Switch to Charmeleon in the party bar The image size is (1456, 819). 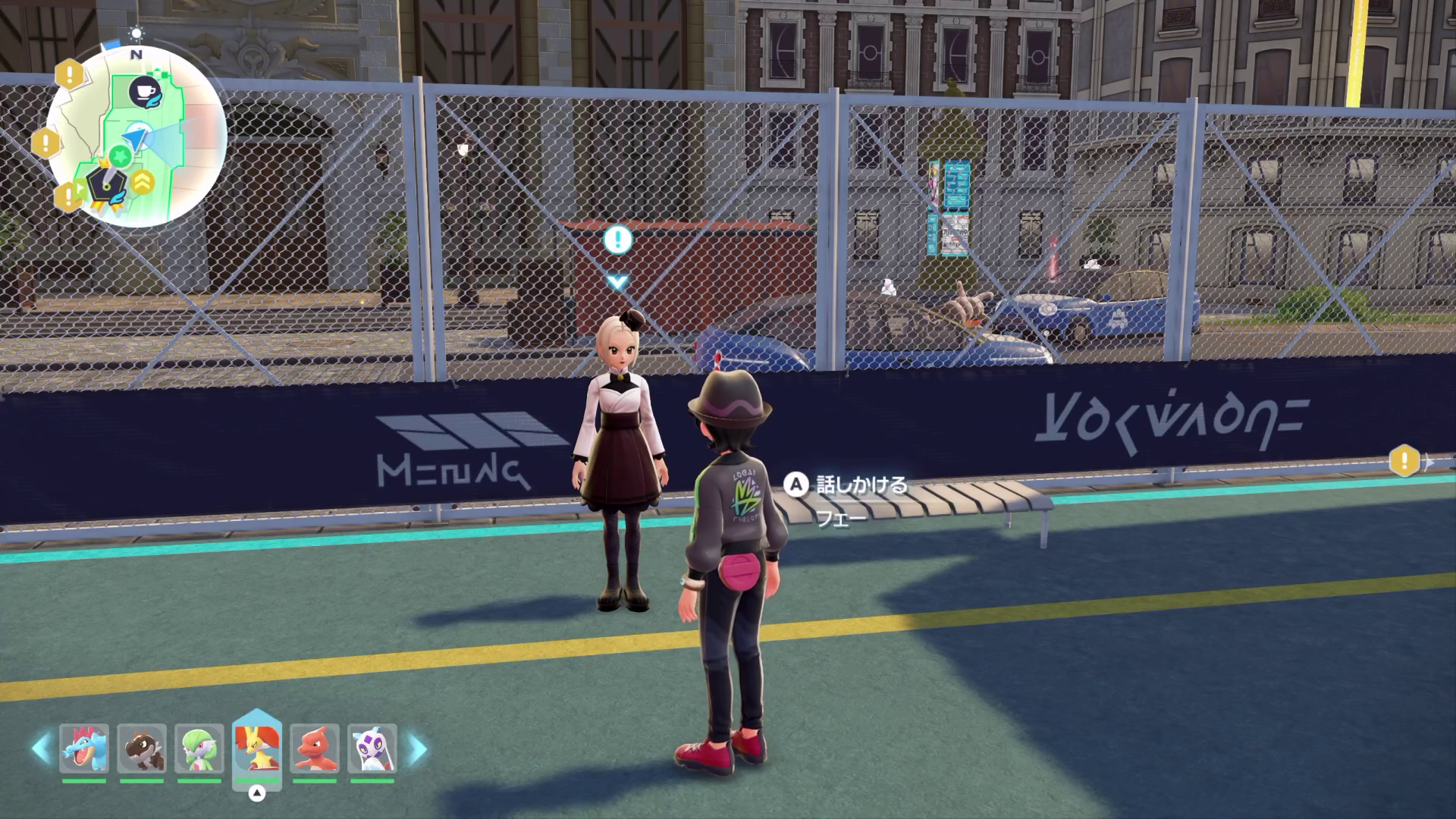point(315,748)
